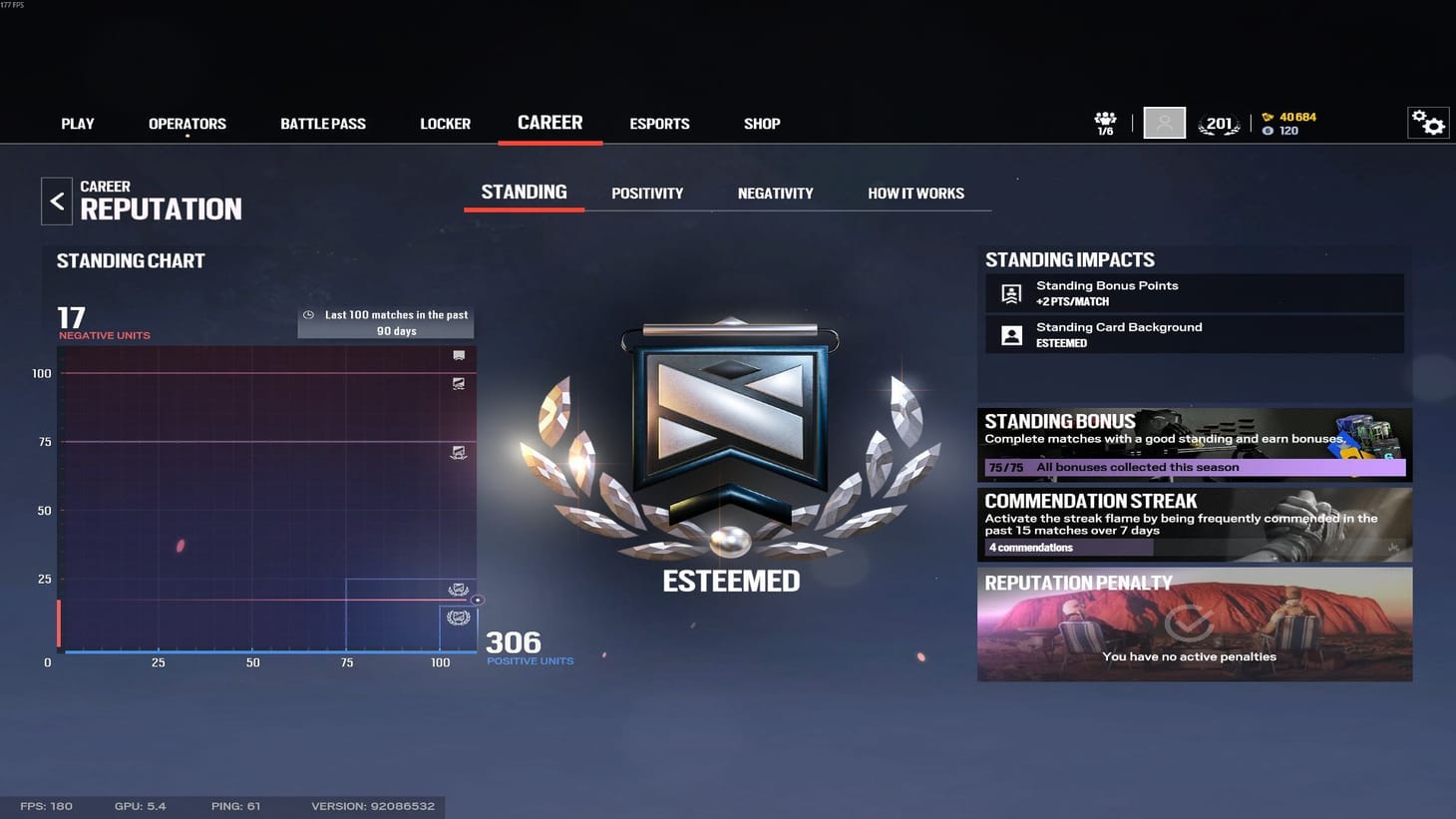1456x819 pixels.
Task: Click the 75/75 bonuses collected progress bar
Action: click(x=1194, y=466)
